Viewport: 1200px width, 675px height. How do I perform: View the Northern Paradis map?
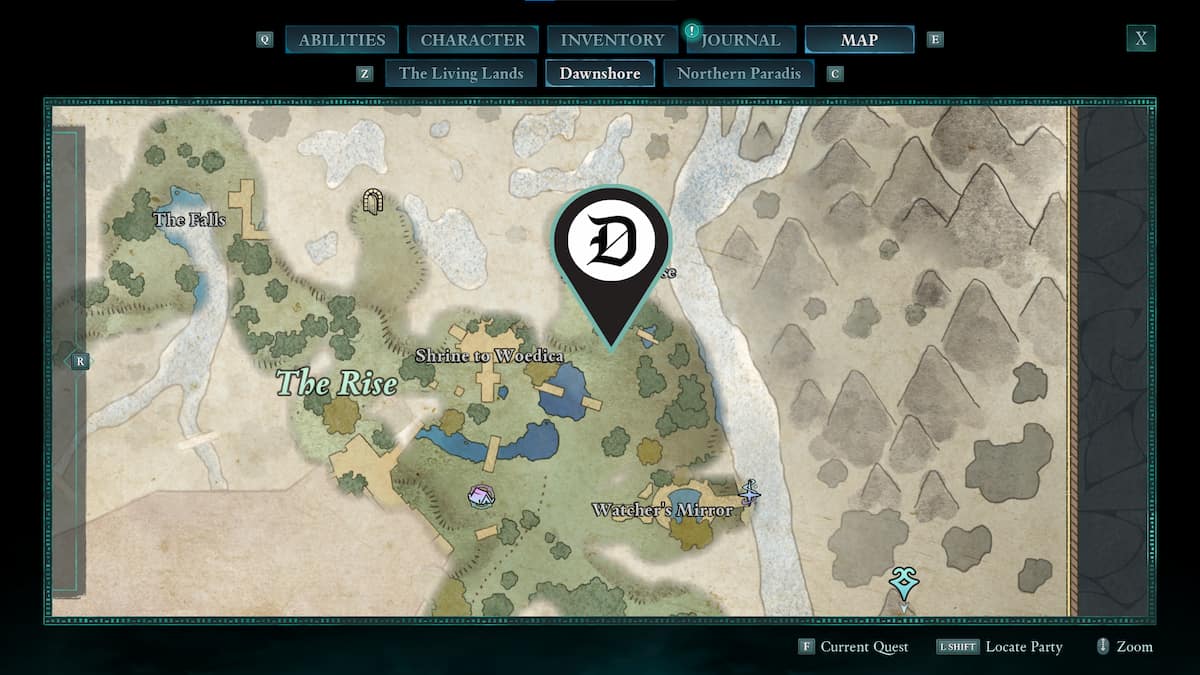tap(739, 73)
